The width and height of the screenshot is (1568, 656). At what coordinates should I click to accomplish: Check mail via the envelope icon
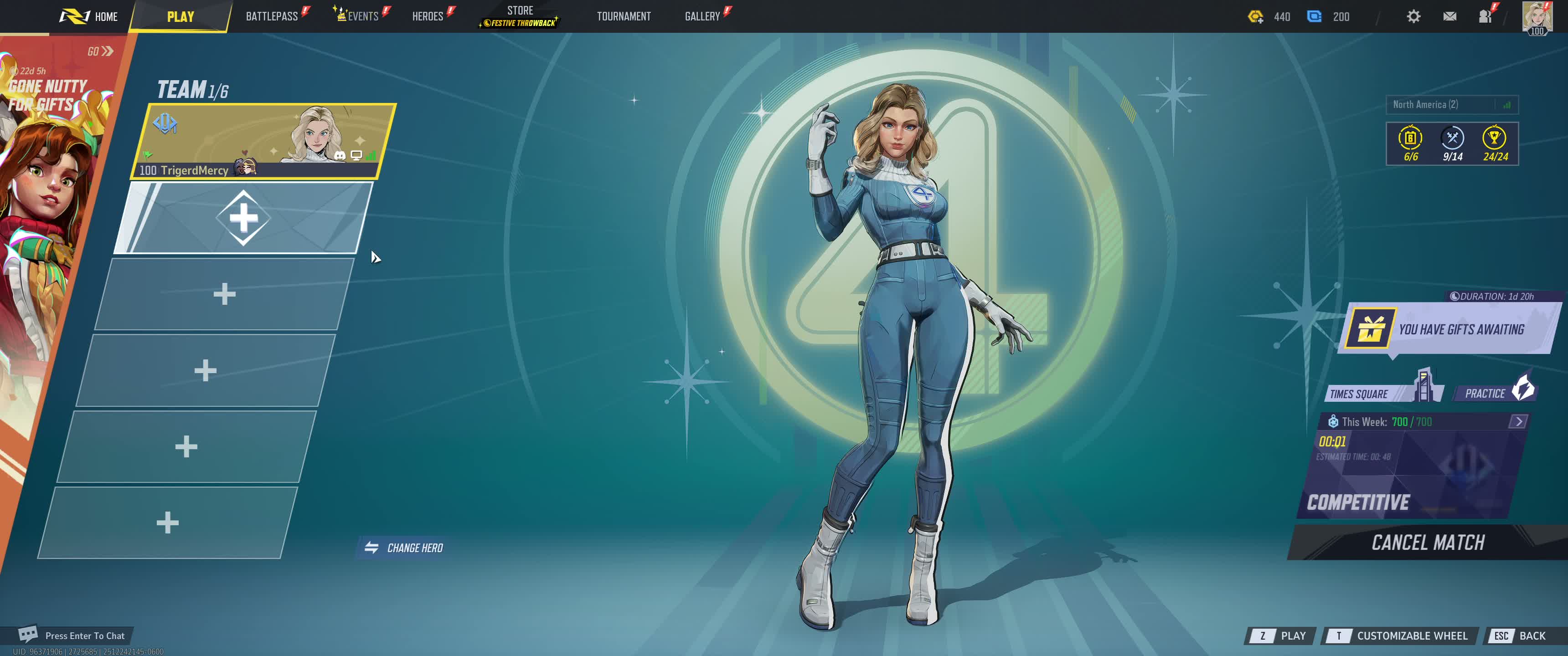pyautogui.click(x=1449, y=16)
